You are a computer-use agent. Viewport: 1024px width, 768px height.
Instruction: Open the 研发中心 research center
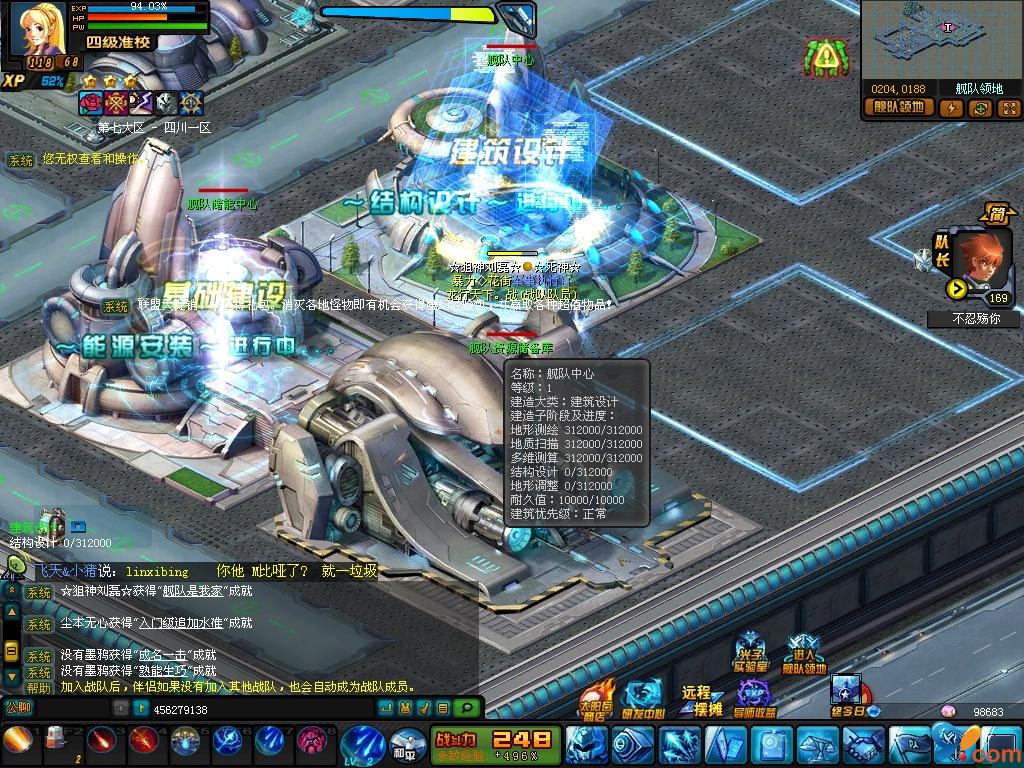click(x=642, y=698)
